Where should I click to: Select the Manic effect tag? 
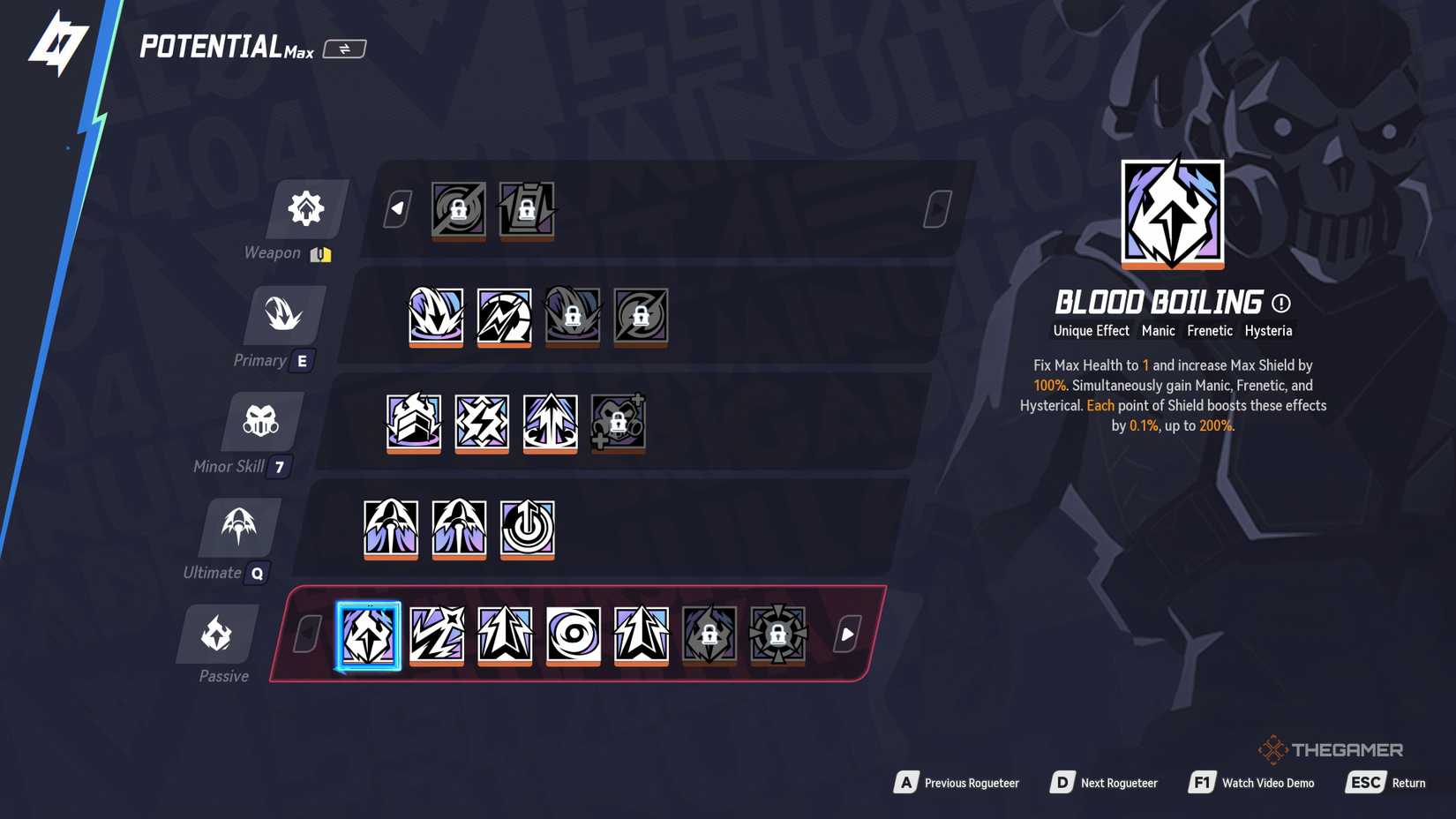click(1159, 331)
